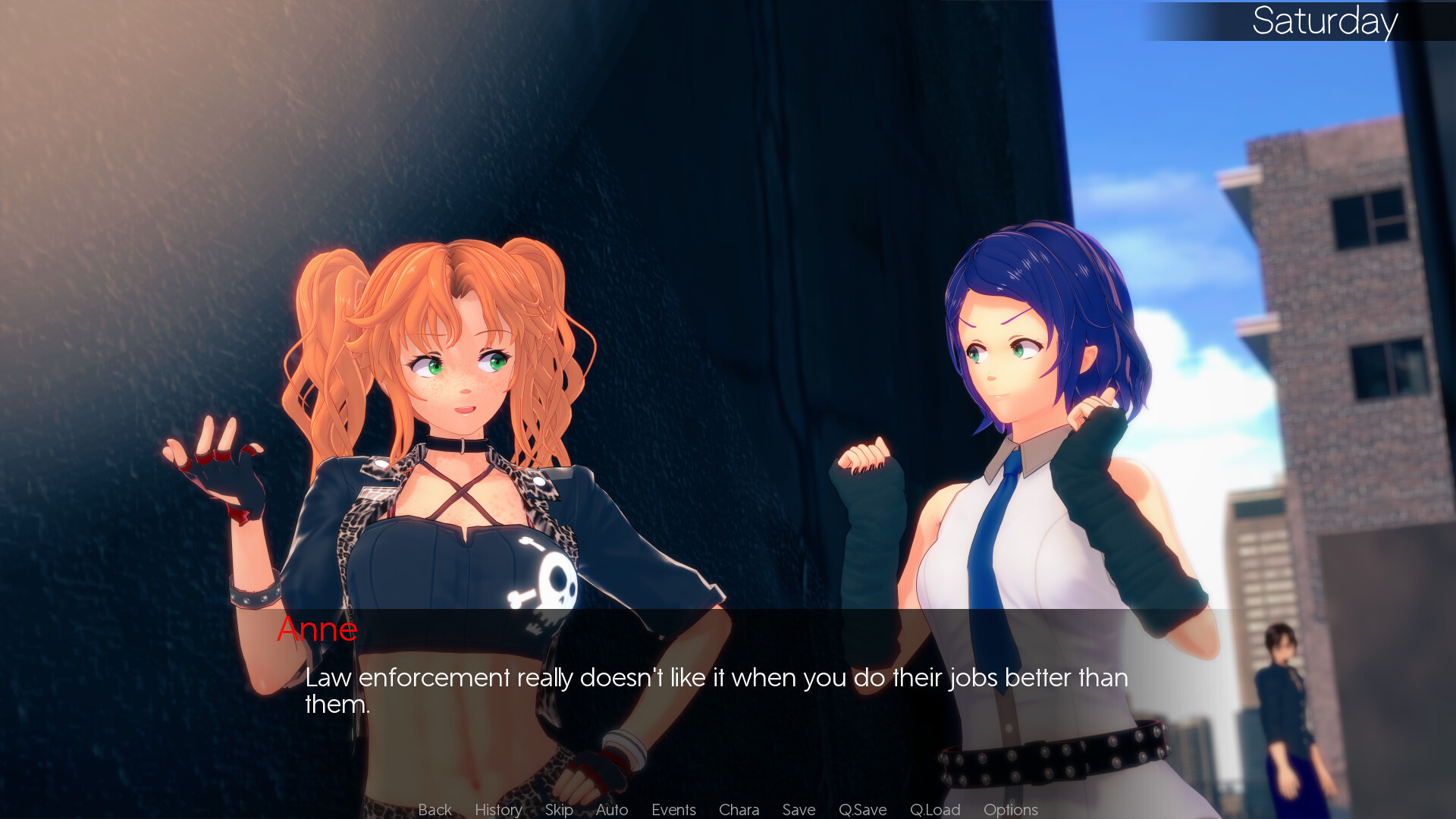Toggle Auto dialogue advance

point(612,810)
